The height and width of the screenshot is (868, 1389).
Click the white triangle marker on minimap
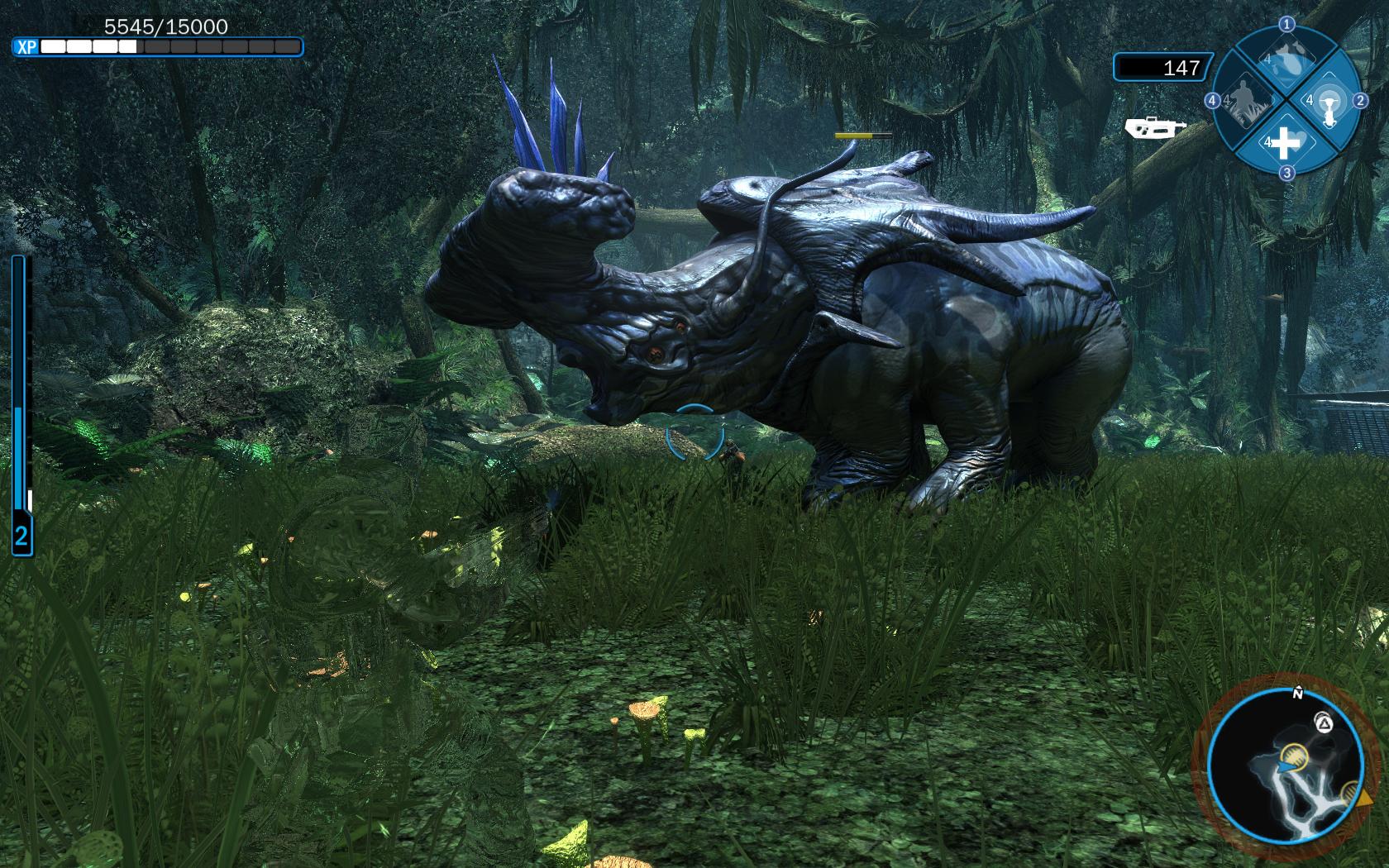1324,725
